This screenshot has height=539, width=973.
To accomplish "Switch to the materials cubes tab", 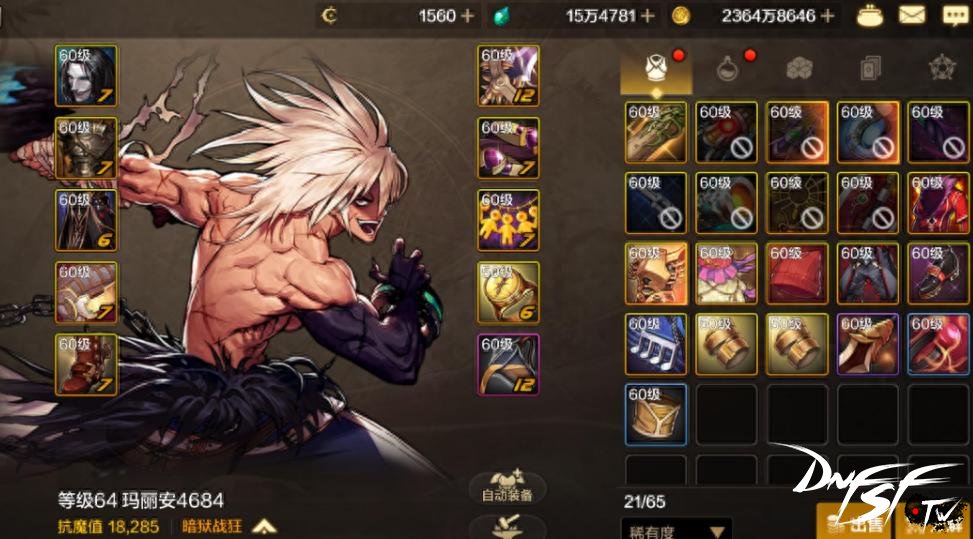I will 799,68.
